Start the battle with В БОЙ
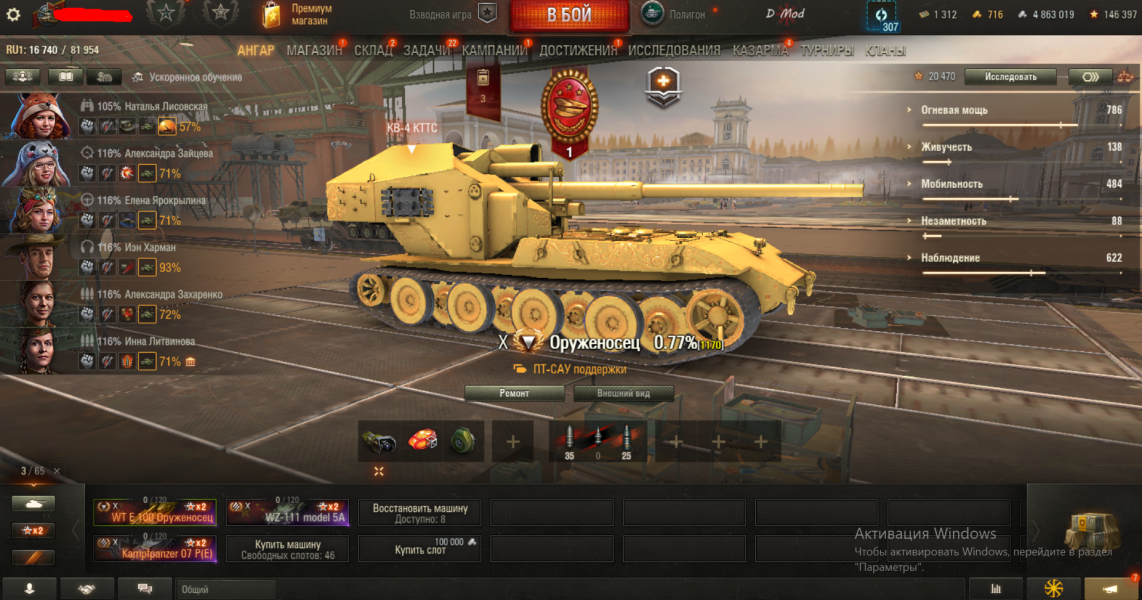1142x600 pixels. pyautogui.click(x=569, y=15)
